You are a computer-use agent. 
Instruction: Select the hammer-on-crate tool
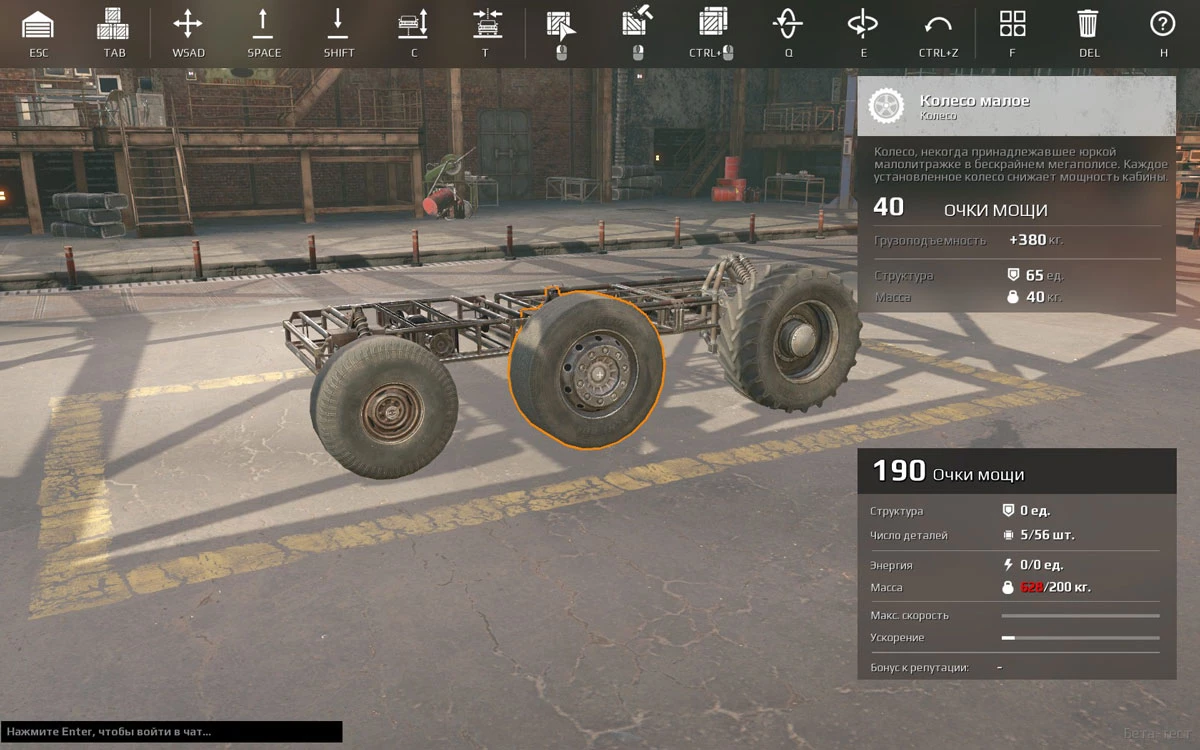pos(636,24)
